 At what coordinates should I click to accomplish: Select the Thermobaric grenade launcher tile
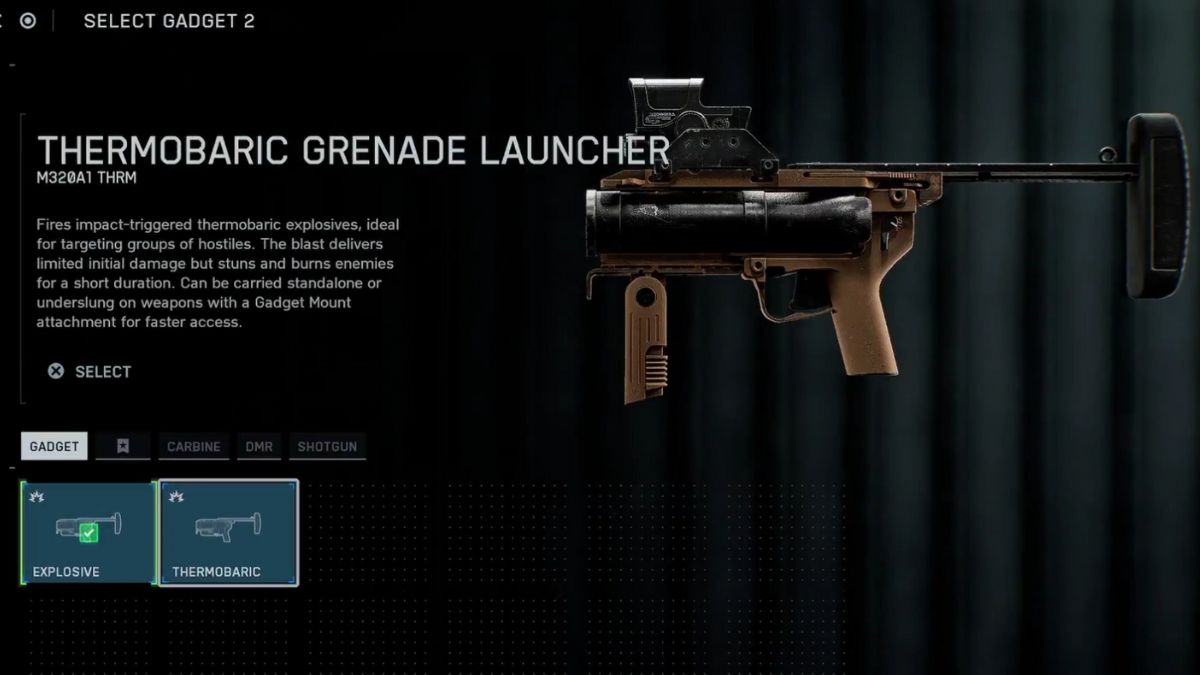[229, 532]
